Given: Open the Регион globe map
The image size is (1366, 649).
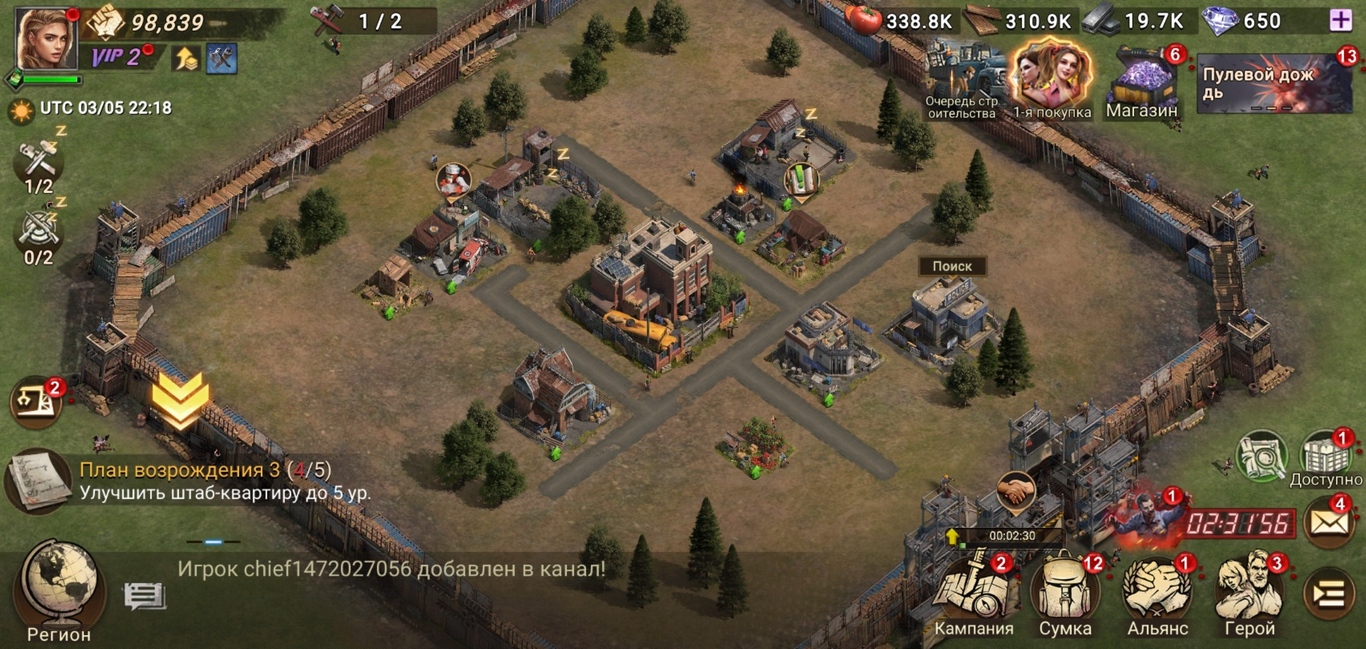Looking at the screenshot, I should [x=60, y=590].
